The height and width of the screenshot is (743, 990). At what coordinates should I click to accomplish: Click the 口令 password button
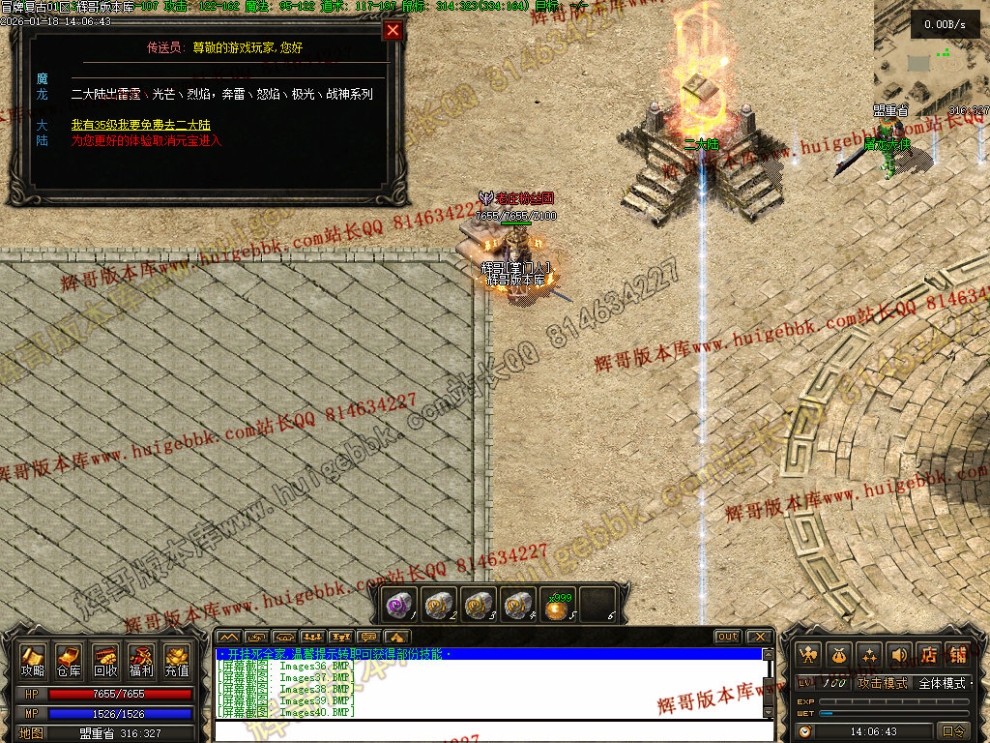tap(955, 731)
